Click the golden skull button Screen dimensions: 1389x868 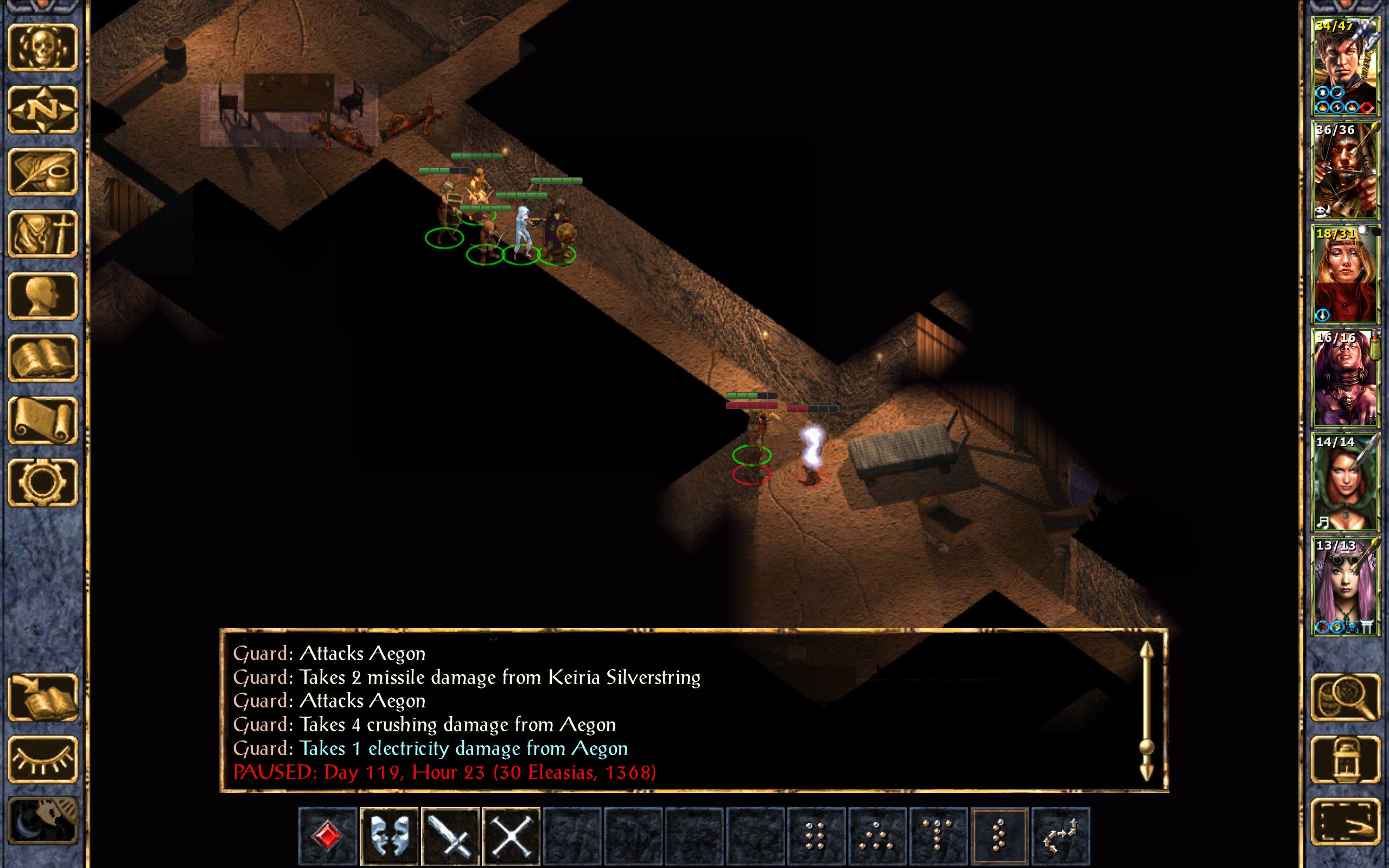42,48
